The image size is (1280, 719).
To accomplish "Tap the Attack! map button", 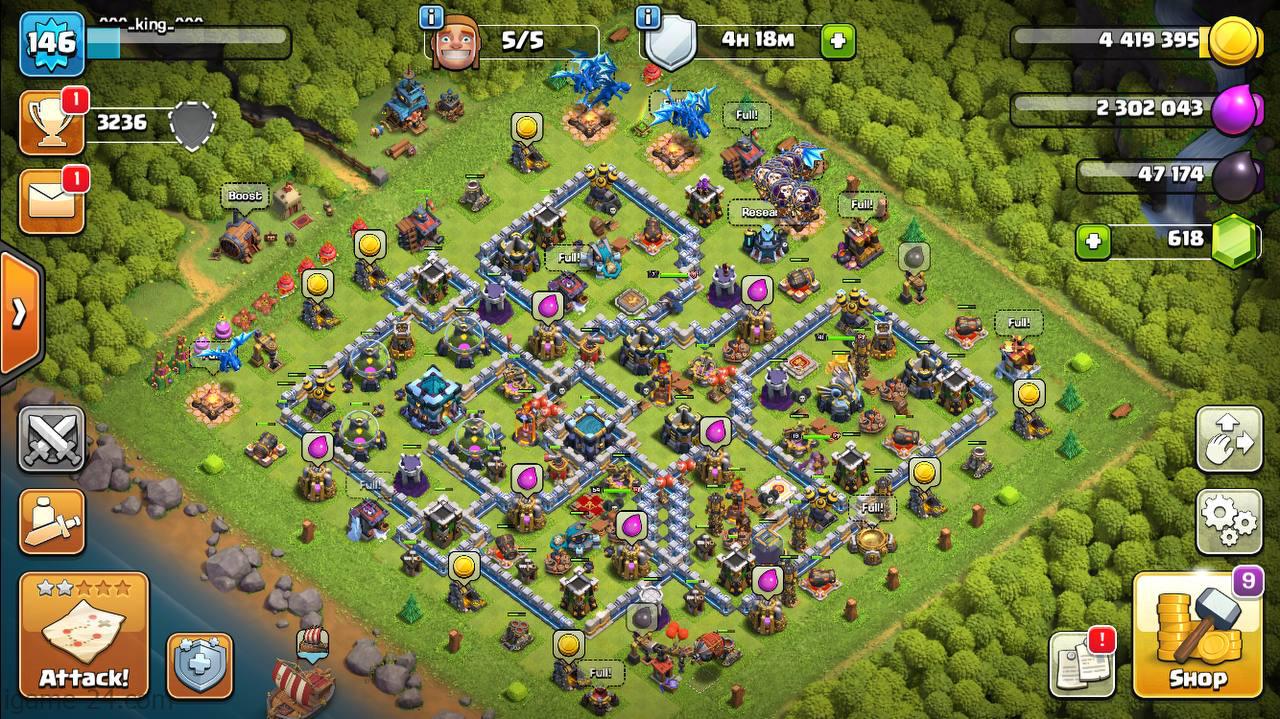I will [84, 632].
